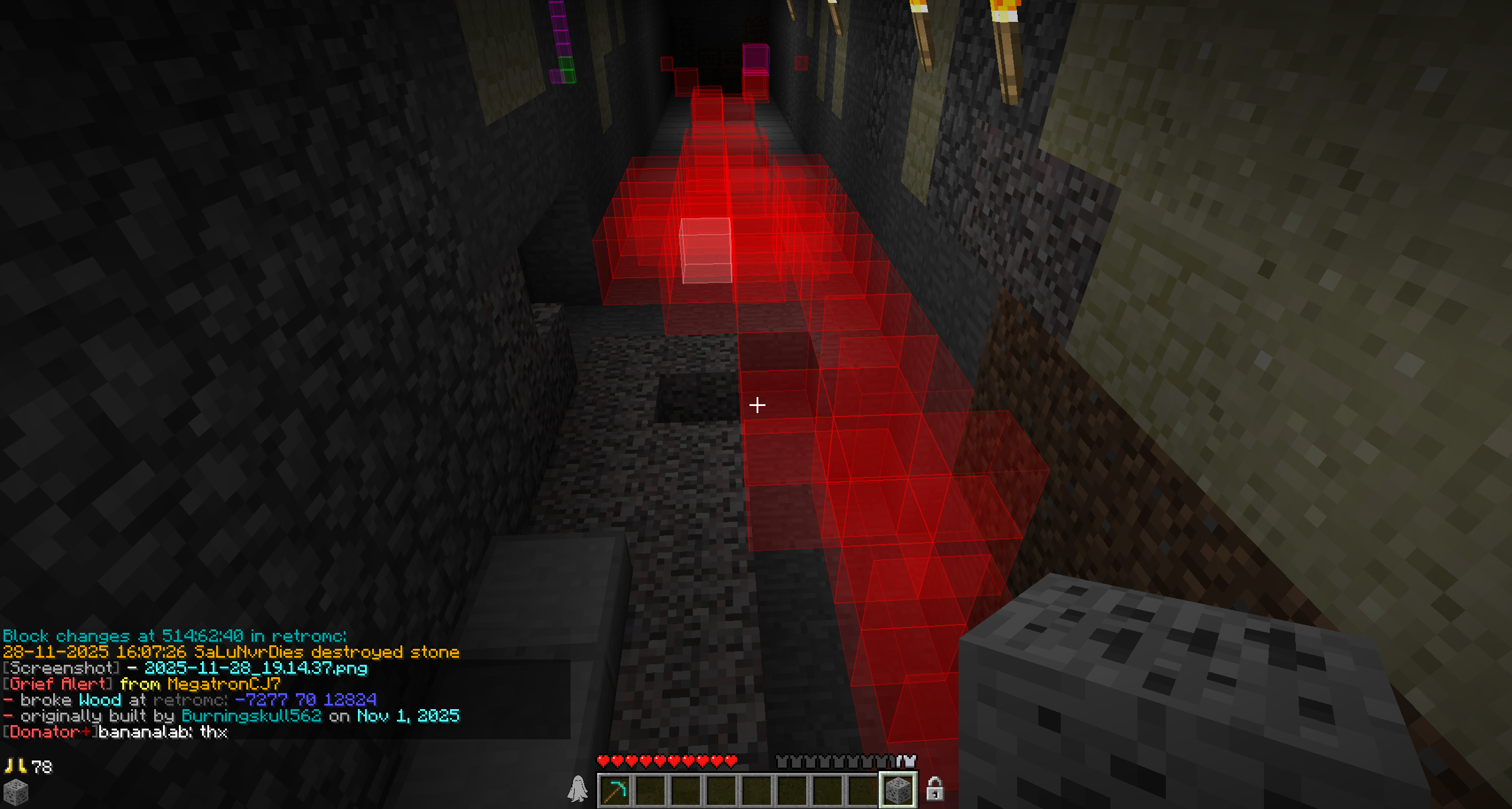Select the diamond pickaxe hotbar slot
The image size is (1512, 809).
[615, 791]
